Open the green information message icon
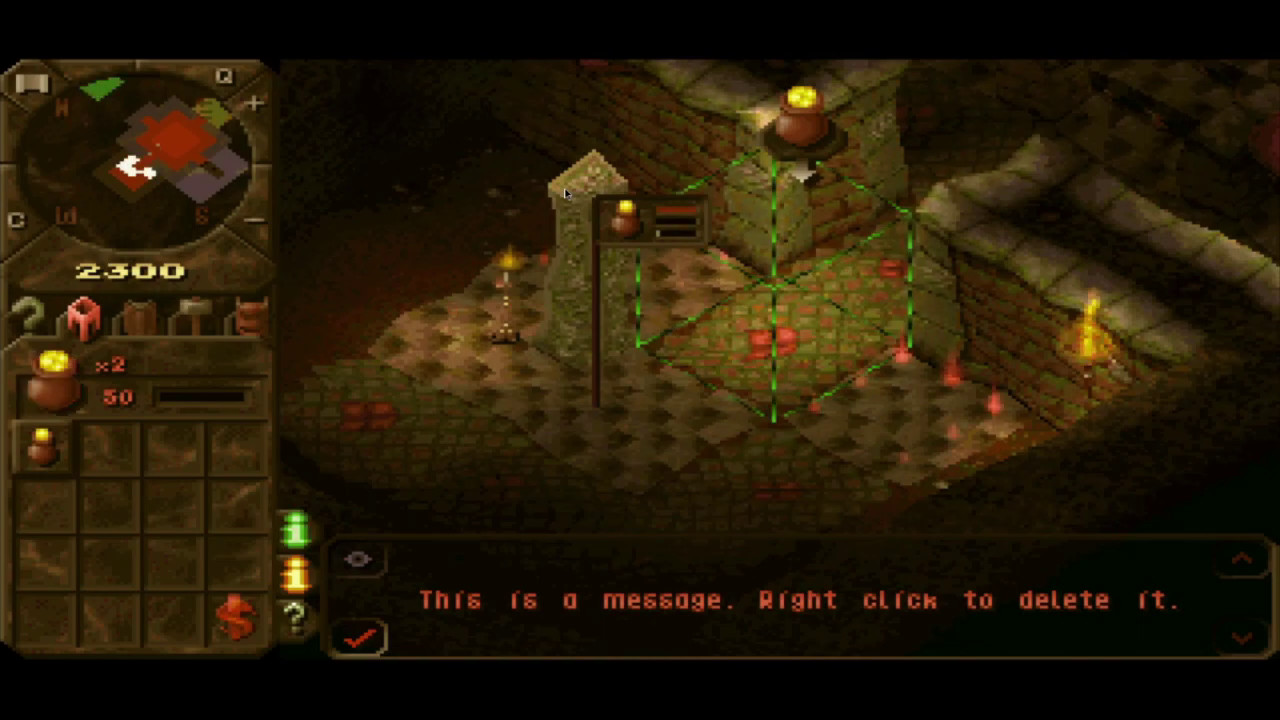This screenshot has height=720, width=1280. [296, 529]
